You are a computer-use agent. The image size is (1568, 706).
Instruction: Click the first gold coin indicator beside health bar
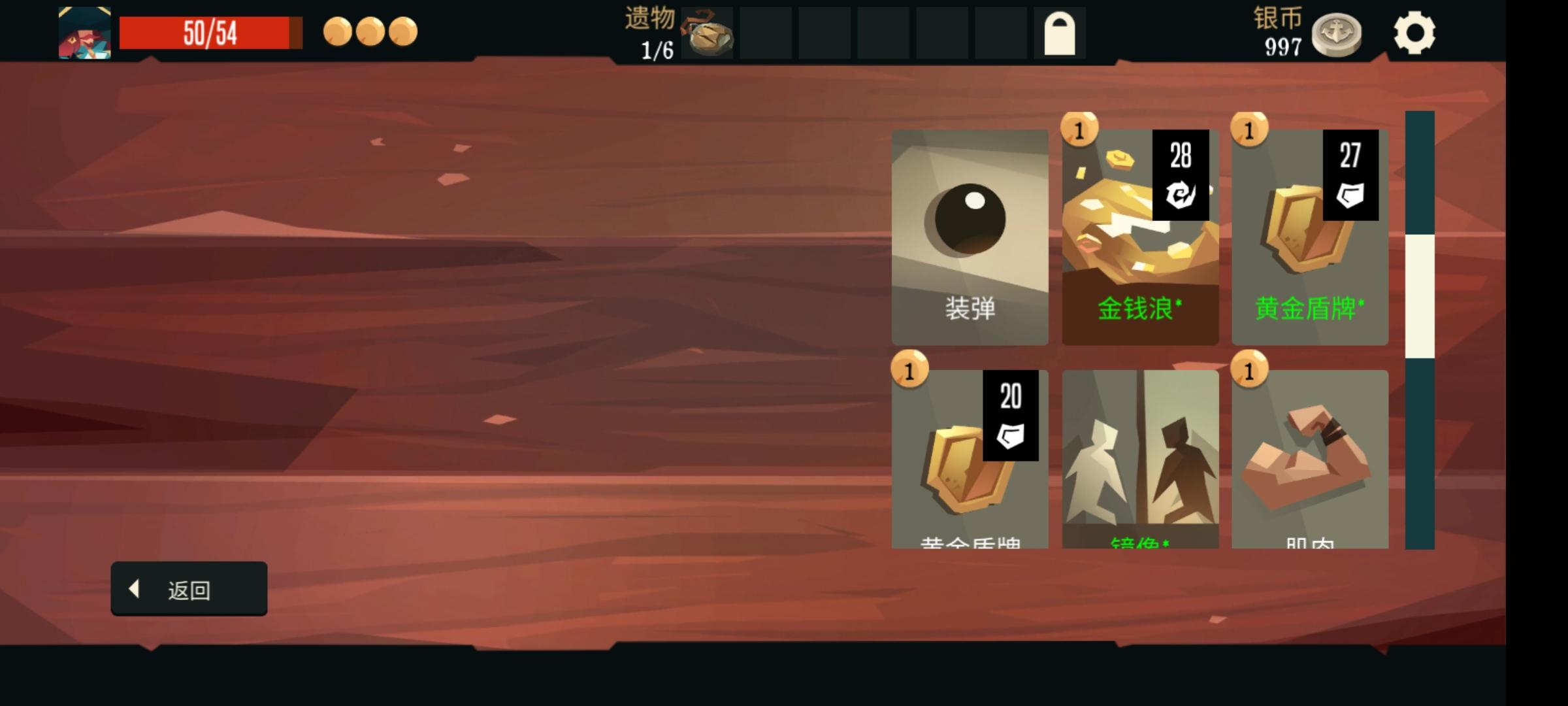point(337,30)
